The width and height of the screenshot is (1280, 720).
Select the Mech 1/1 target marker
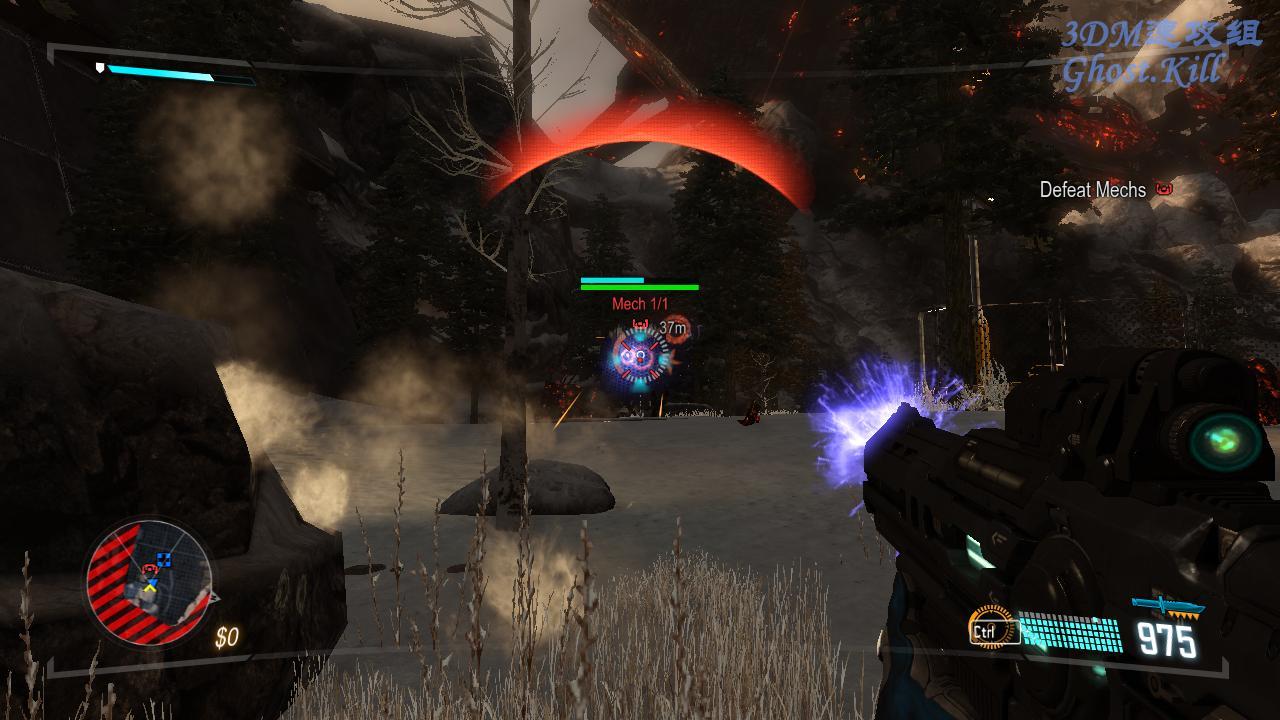(640, 304)
